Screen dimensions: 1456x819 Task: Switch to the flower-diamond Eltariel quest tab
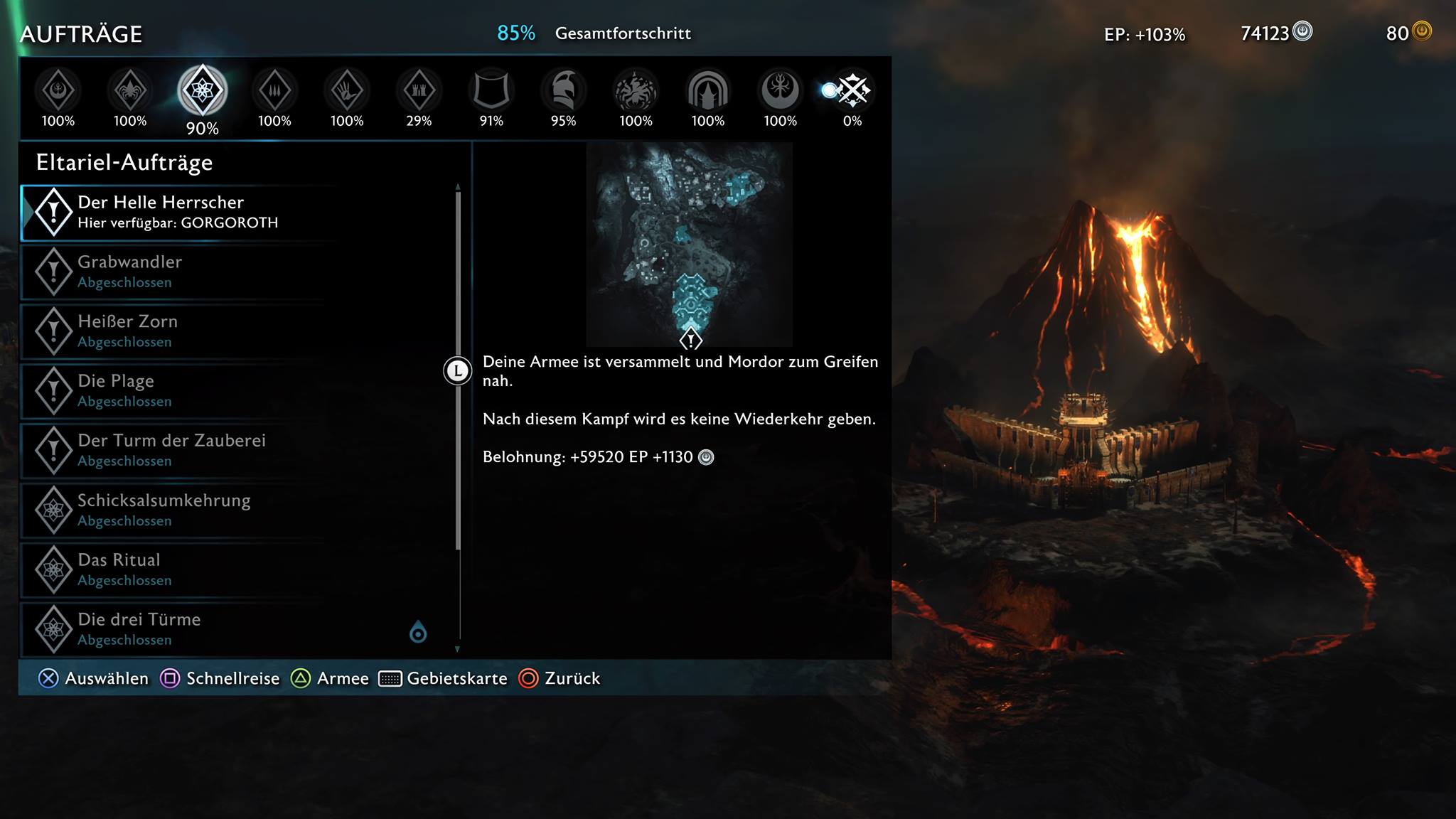[203, 91]
